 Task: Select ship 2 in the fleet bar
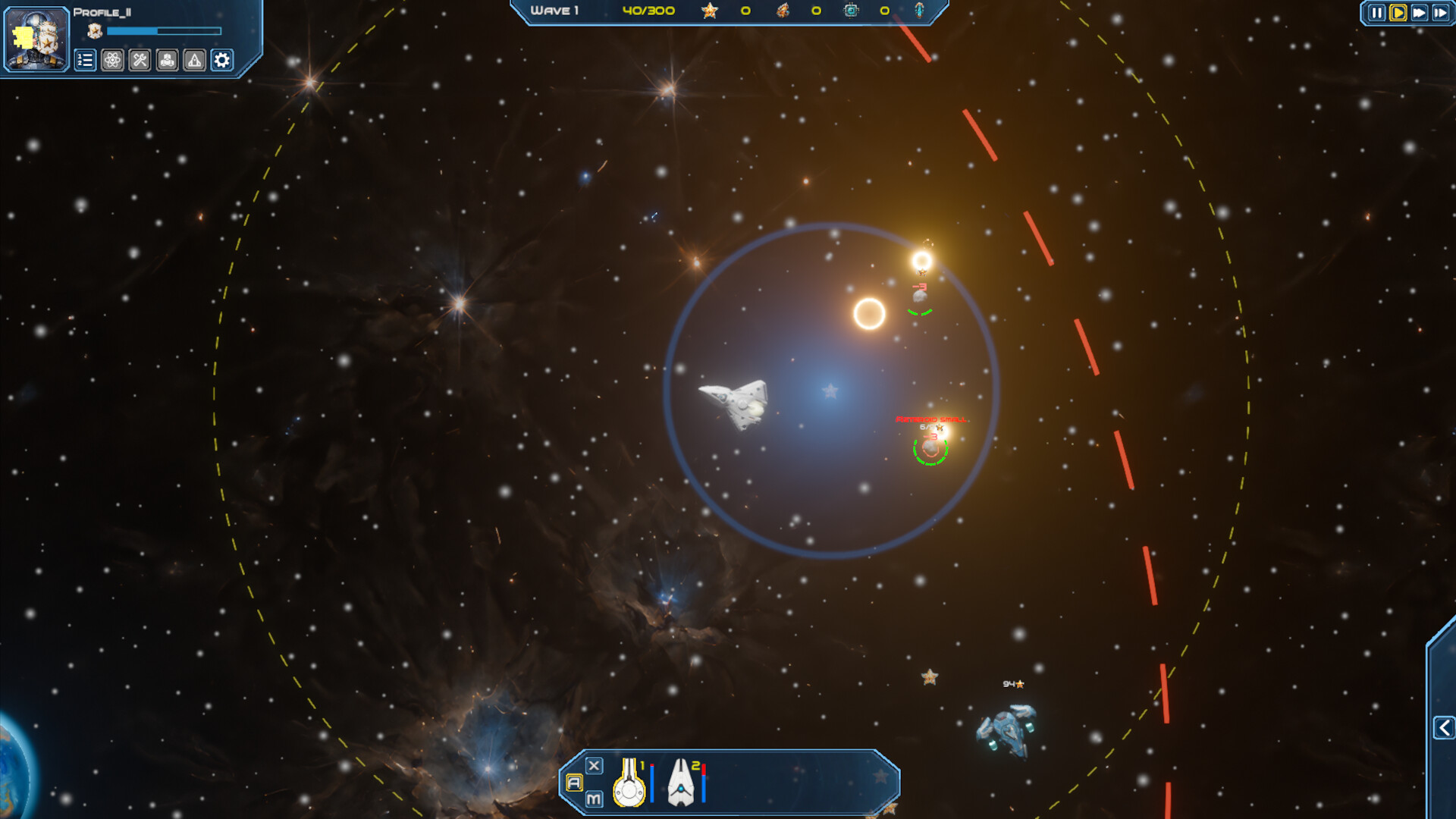click(x=681, y=783)
